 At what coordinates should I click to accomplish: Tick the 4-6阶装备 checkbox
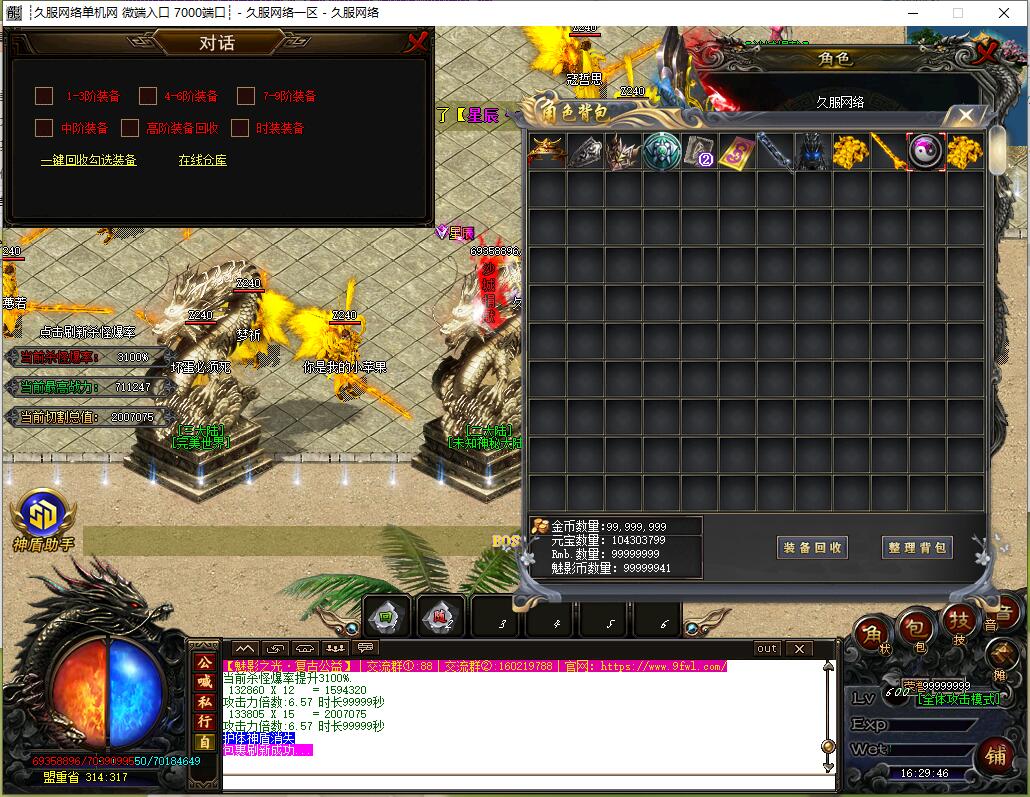148,96
